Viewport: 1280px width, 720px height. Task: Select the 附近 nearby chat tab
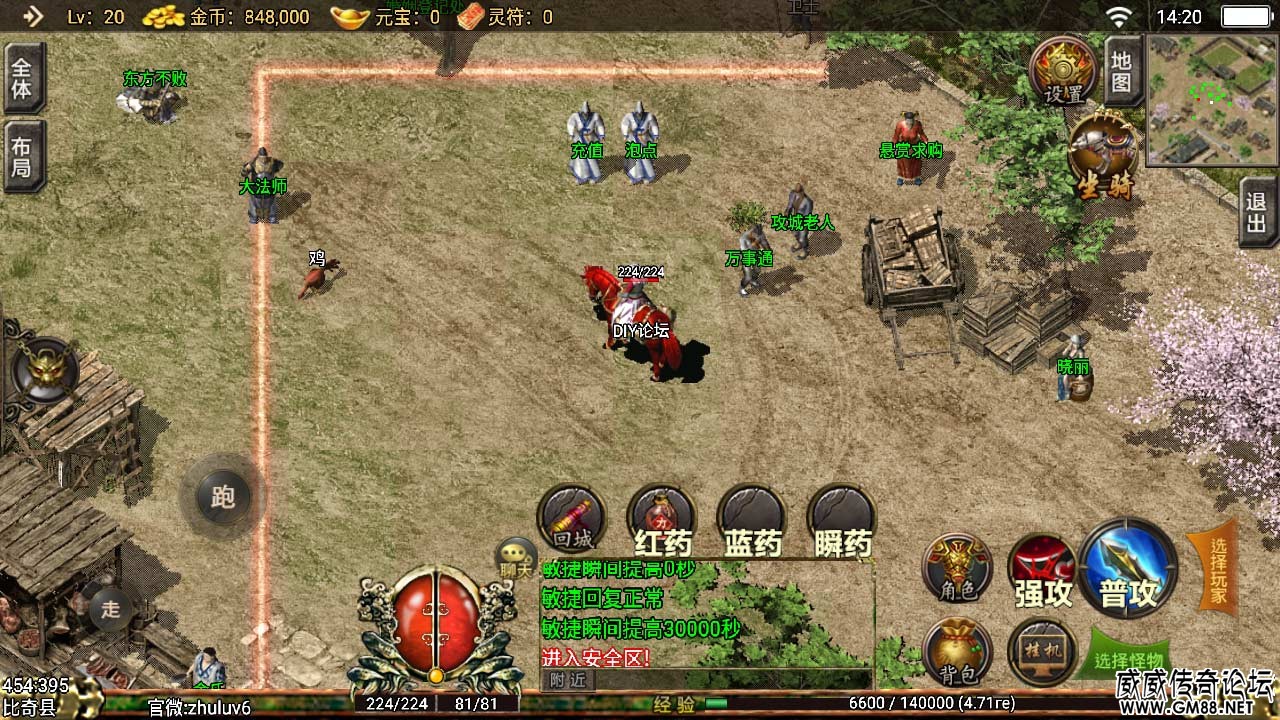point(567,680)
